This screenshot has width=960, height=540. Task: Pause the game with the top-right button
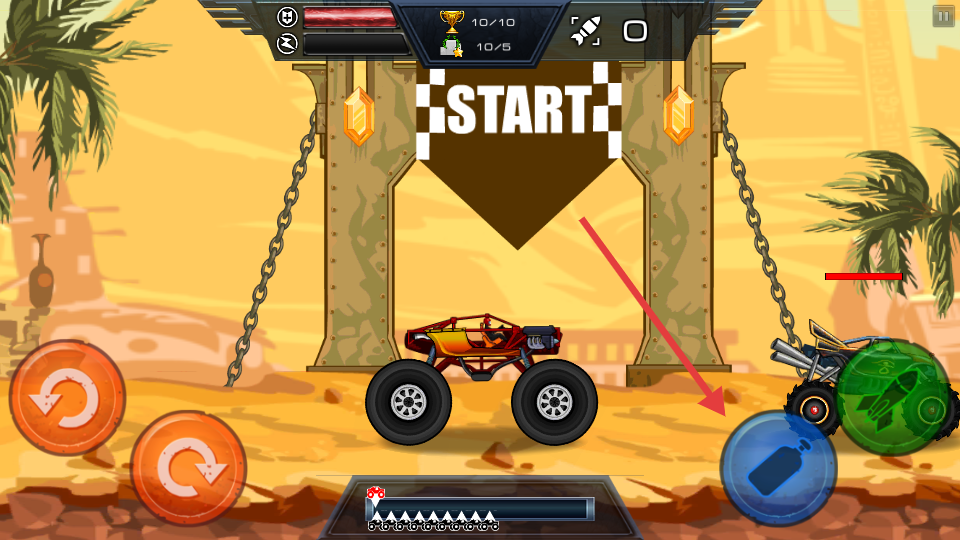943,16
